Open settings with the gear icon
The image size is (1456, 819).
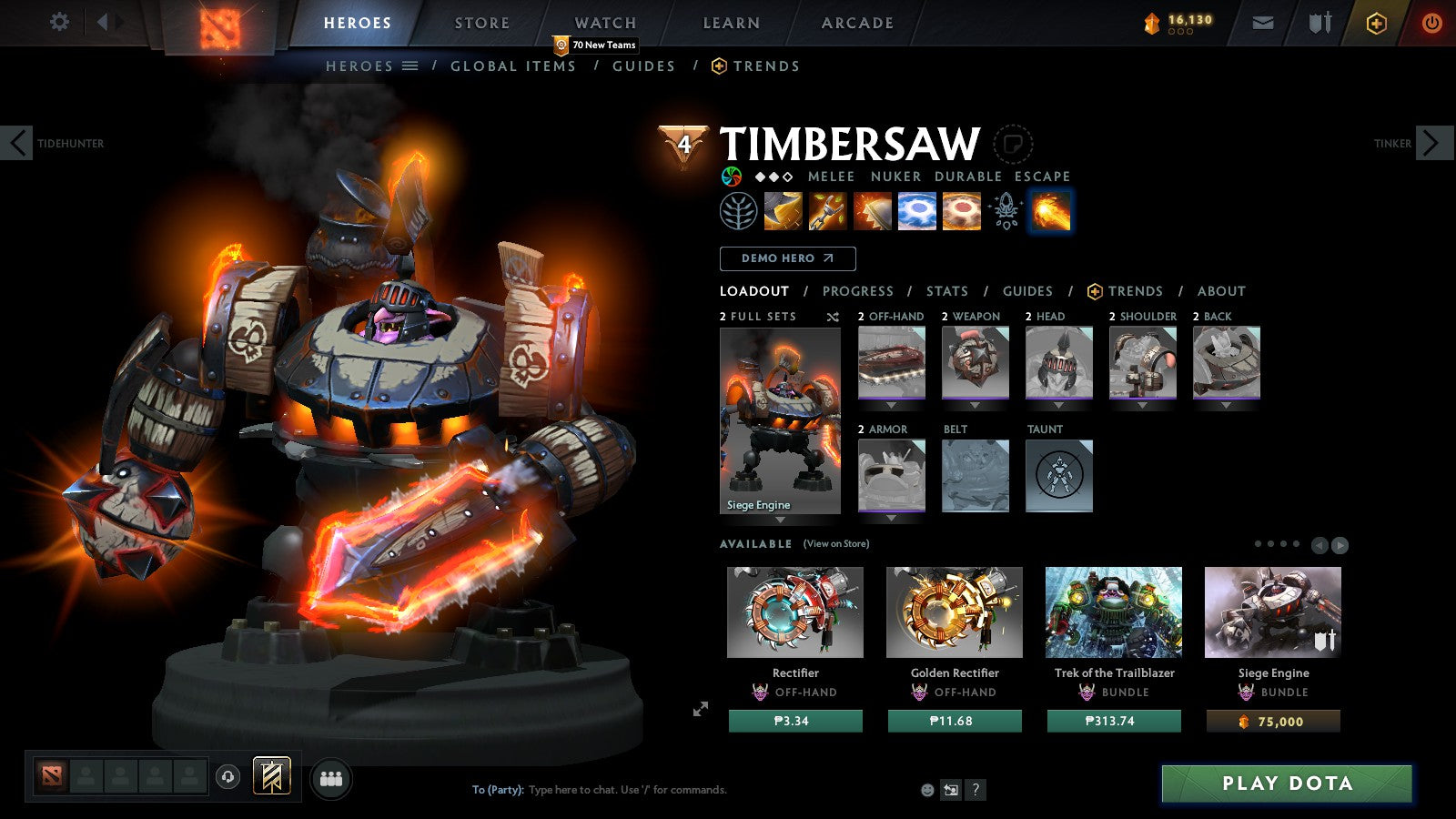point(60,23)
